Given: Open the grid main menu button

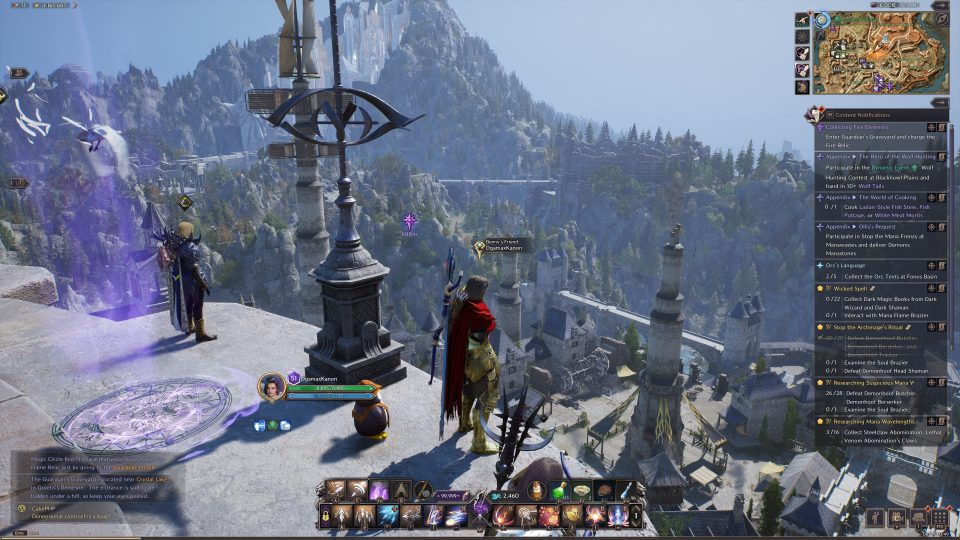Looking at the screenshot, I should pos(939,518).
